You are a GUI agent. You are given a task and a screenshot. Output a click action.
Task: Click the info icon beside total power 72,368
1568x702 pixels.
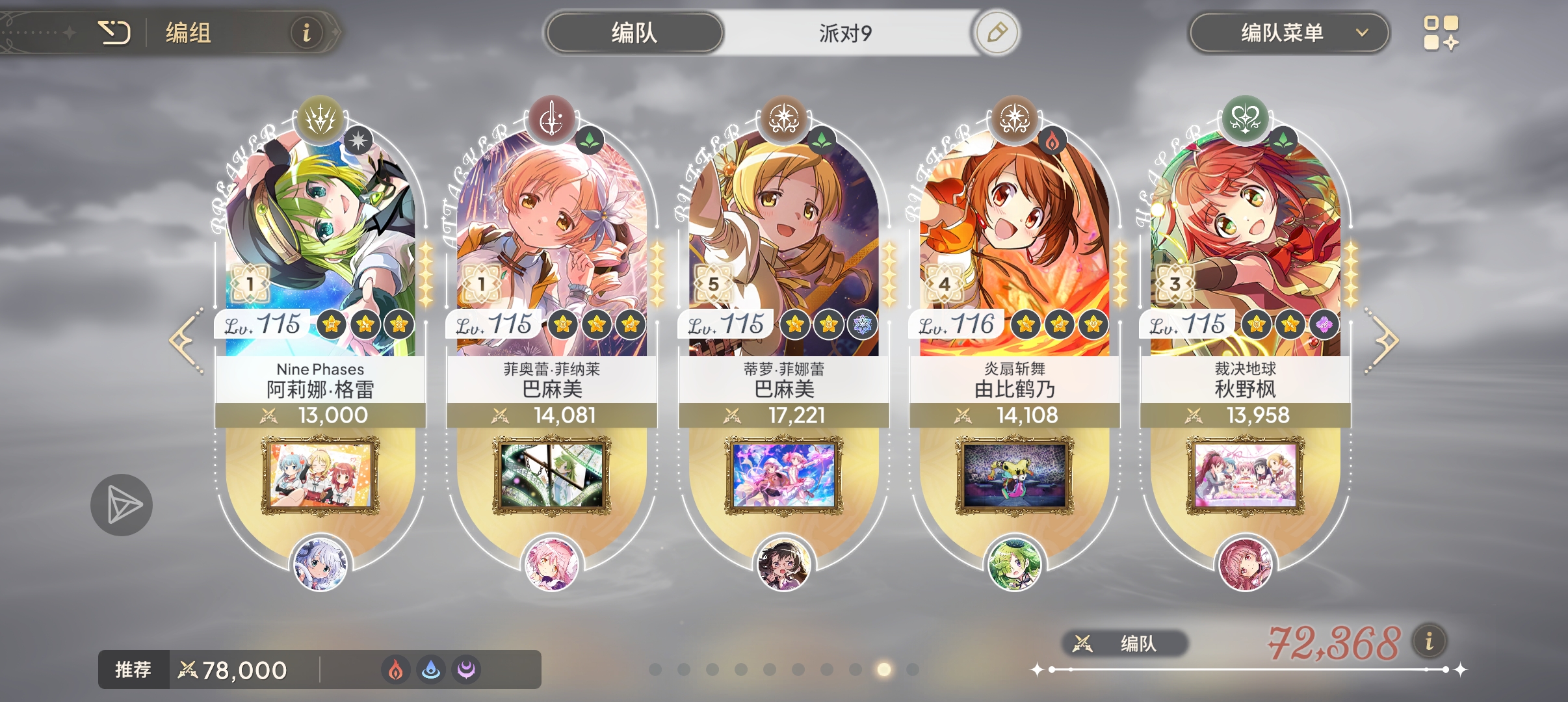(x=1430, y=640)
